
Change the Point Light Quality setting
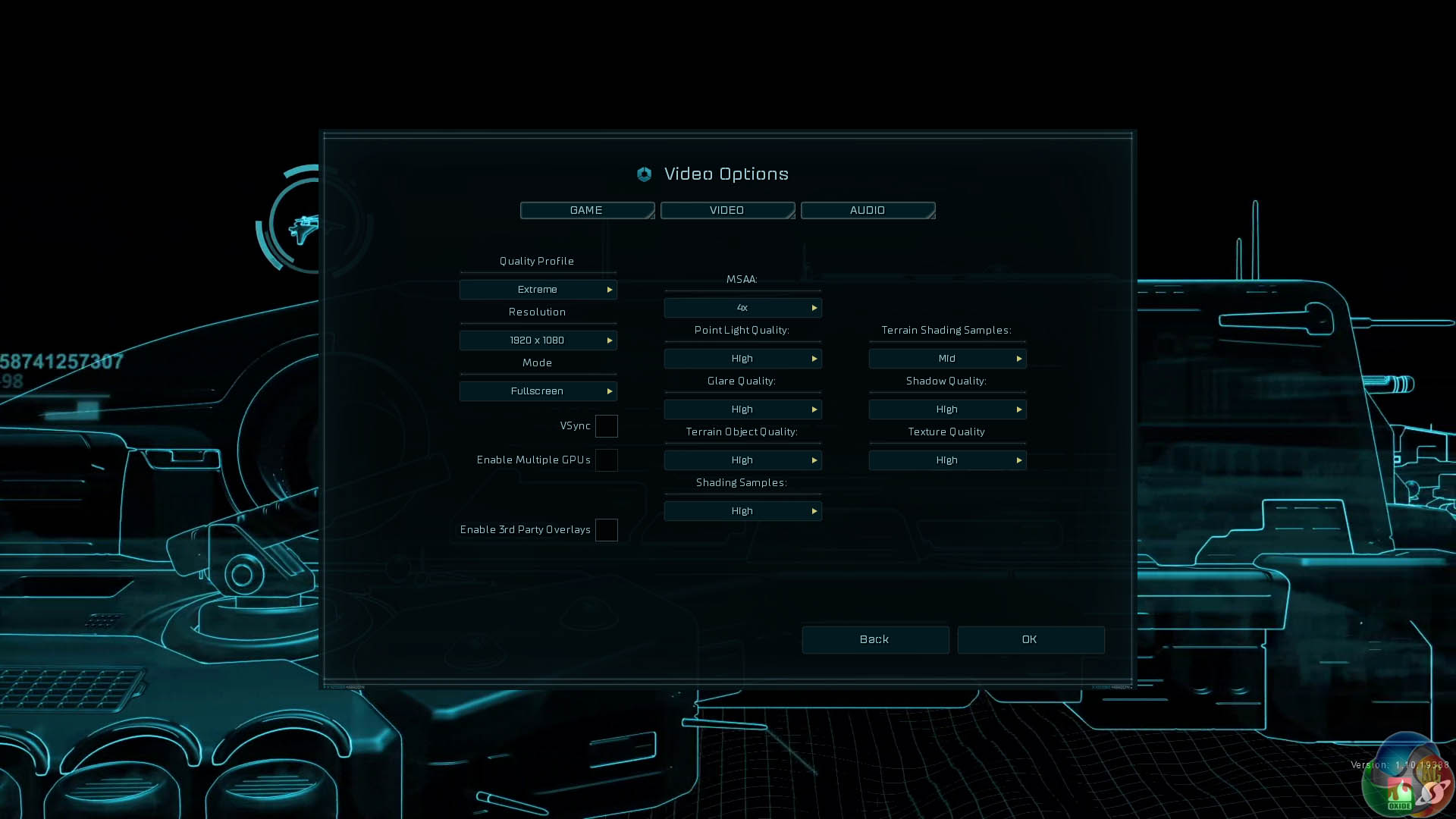(x=742, y=359)
